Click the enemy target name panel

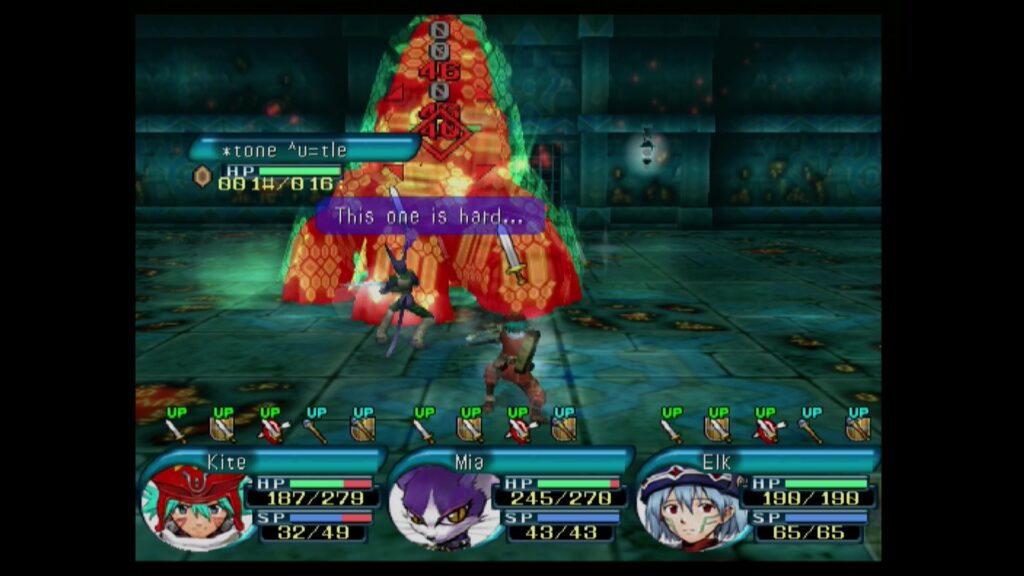(303, 150)
